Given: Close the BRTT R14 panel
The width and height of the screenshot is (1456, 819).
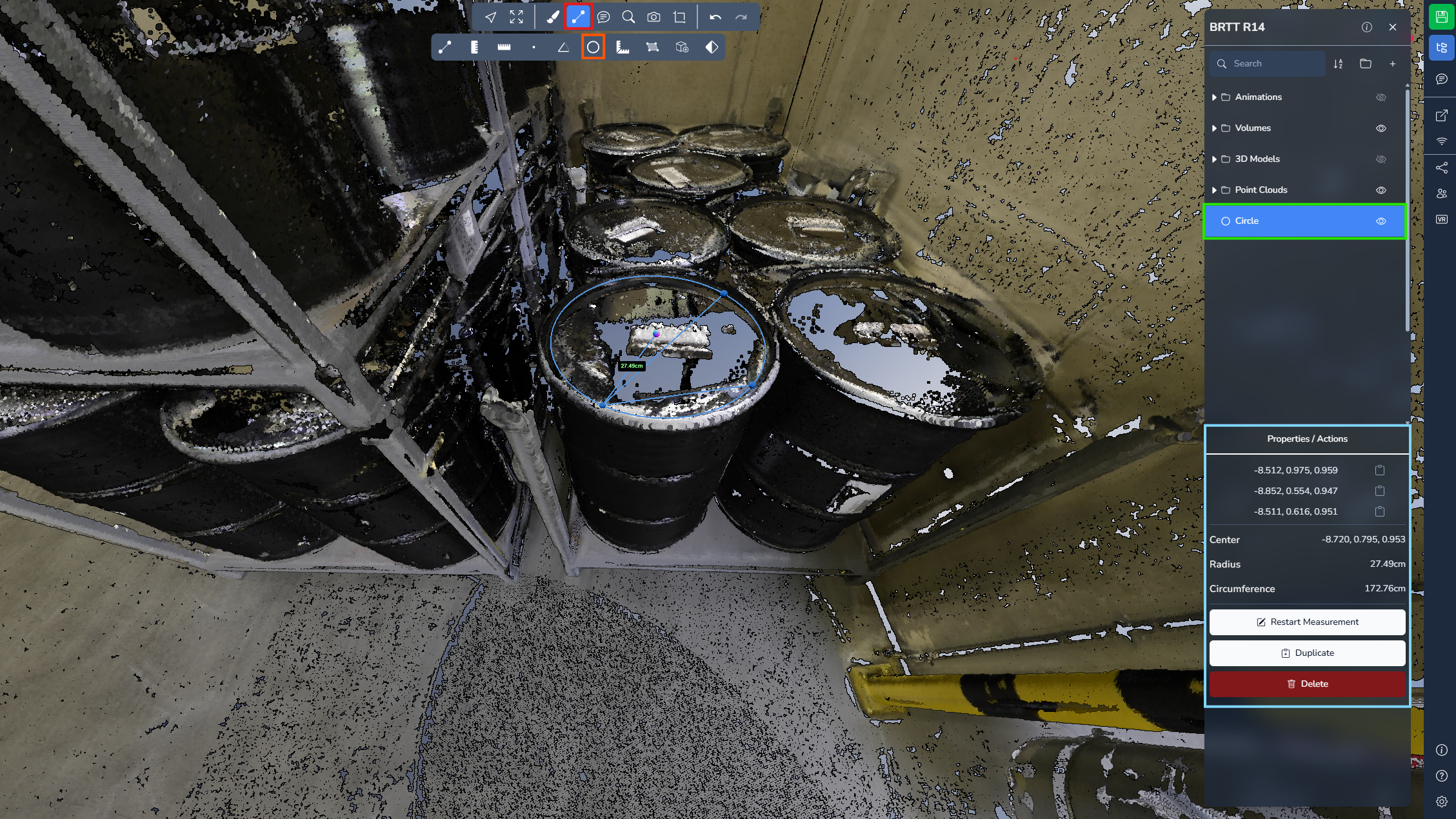Looking at the screenshot, I should click(1392, 27).
